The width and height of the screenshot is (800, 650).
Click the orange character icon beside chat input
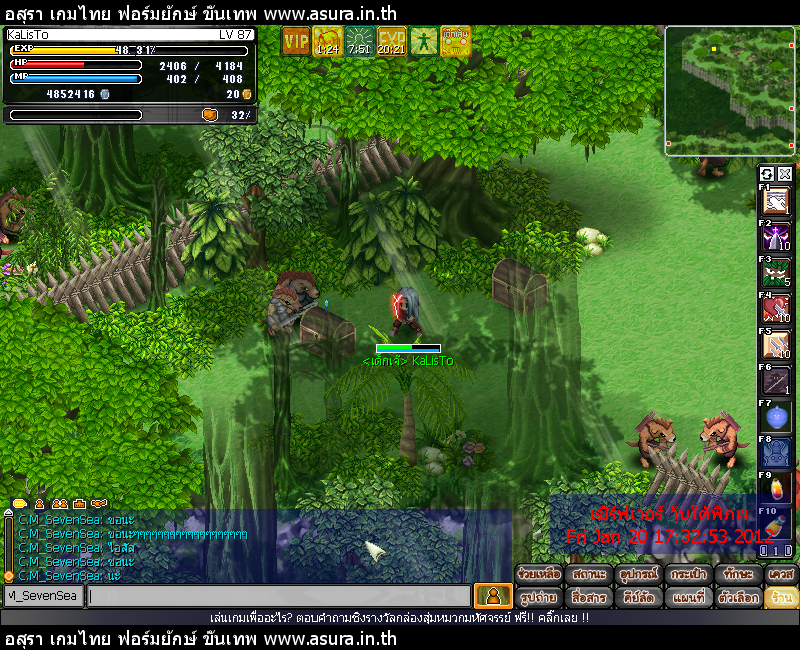[x=493, y=596]
